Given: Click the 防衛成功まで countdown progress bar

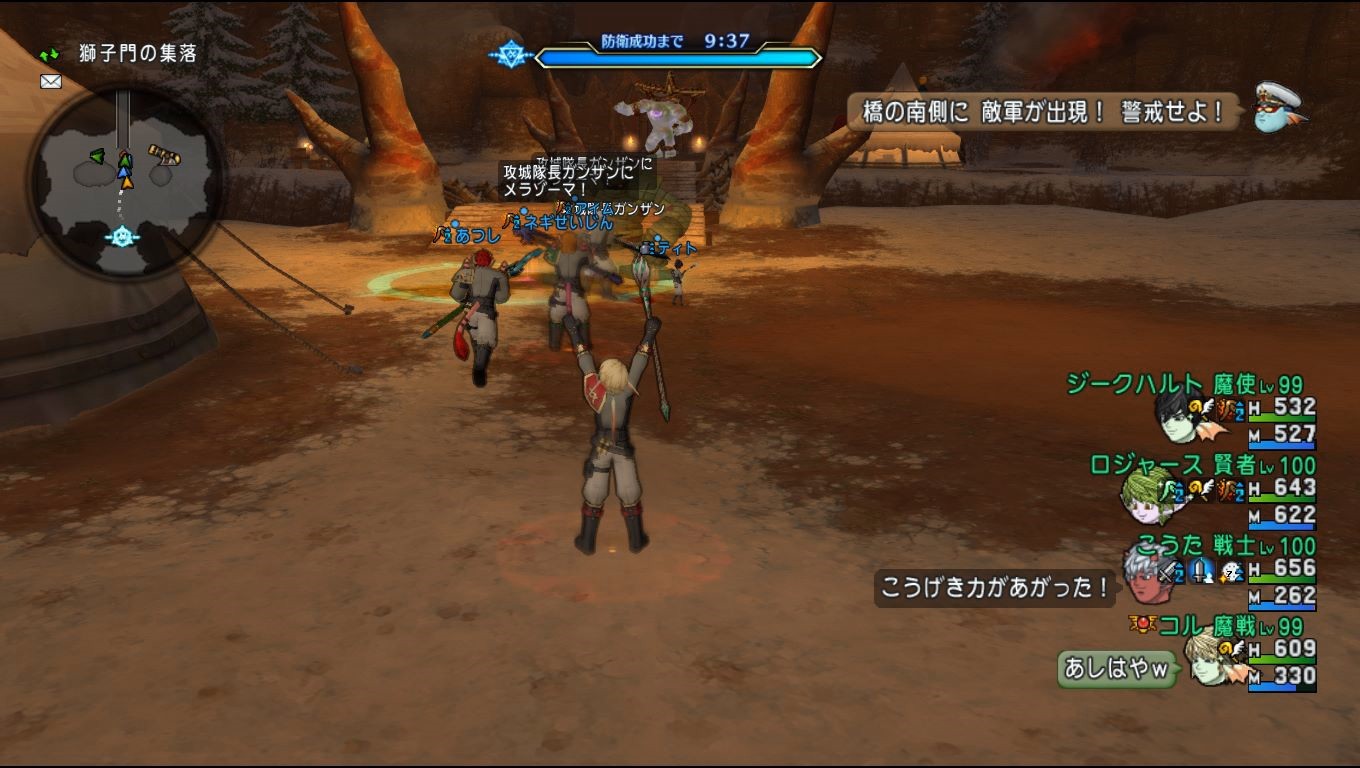Looking at the screenshot, I should tap(678, 57).
